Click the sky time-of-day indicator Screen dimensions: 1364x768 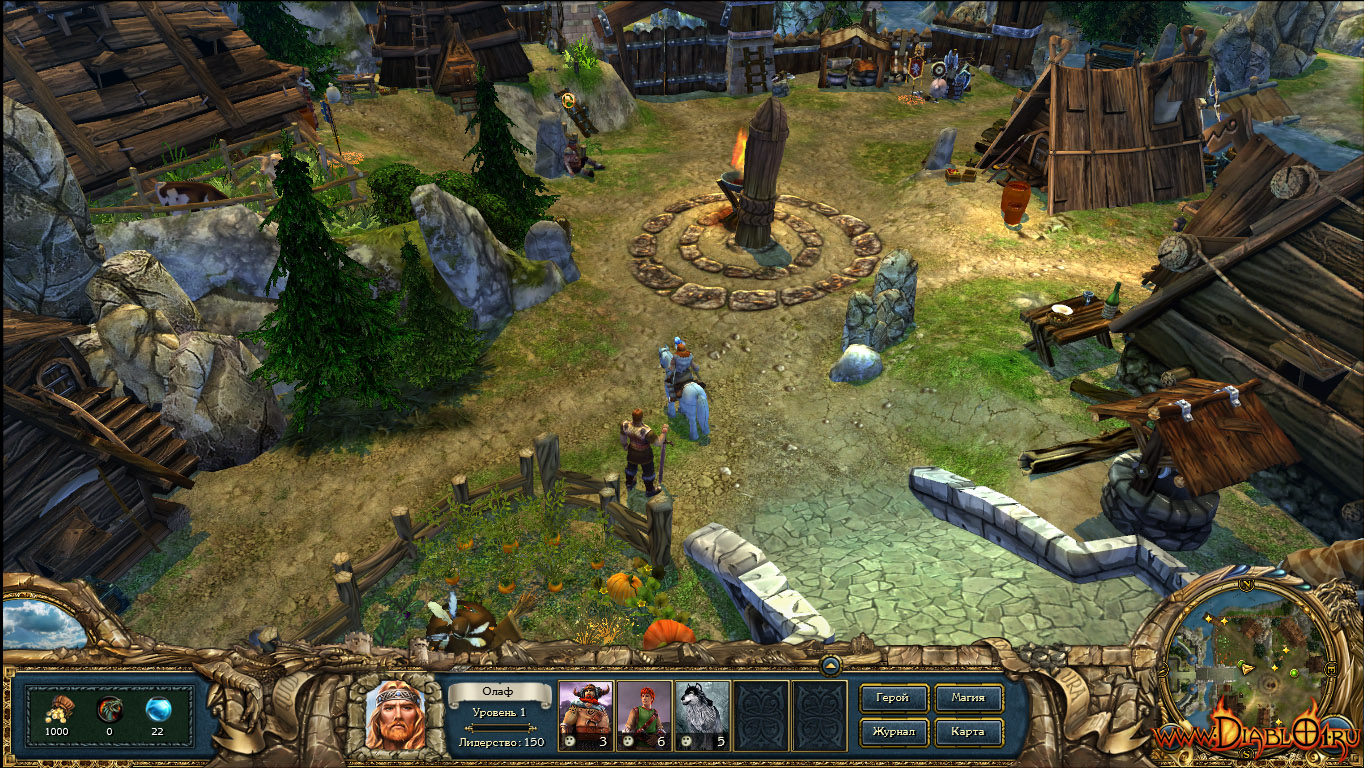tap(42, 626)
